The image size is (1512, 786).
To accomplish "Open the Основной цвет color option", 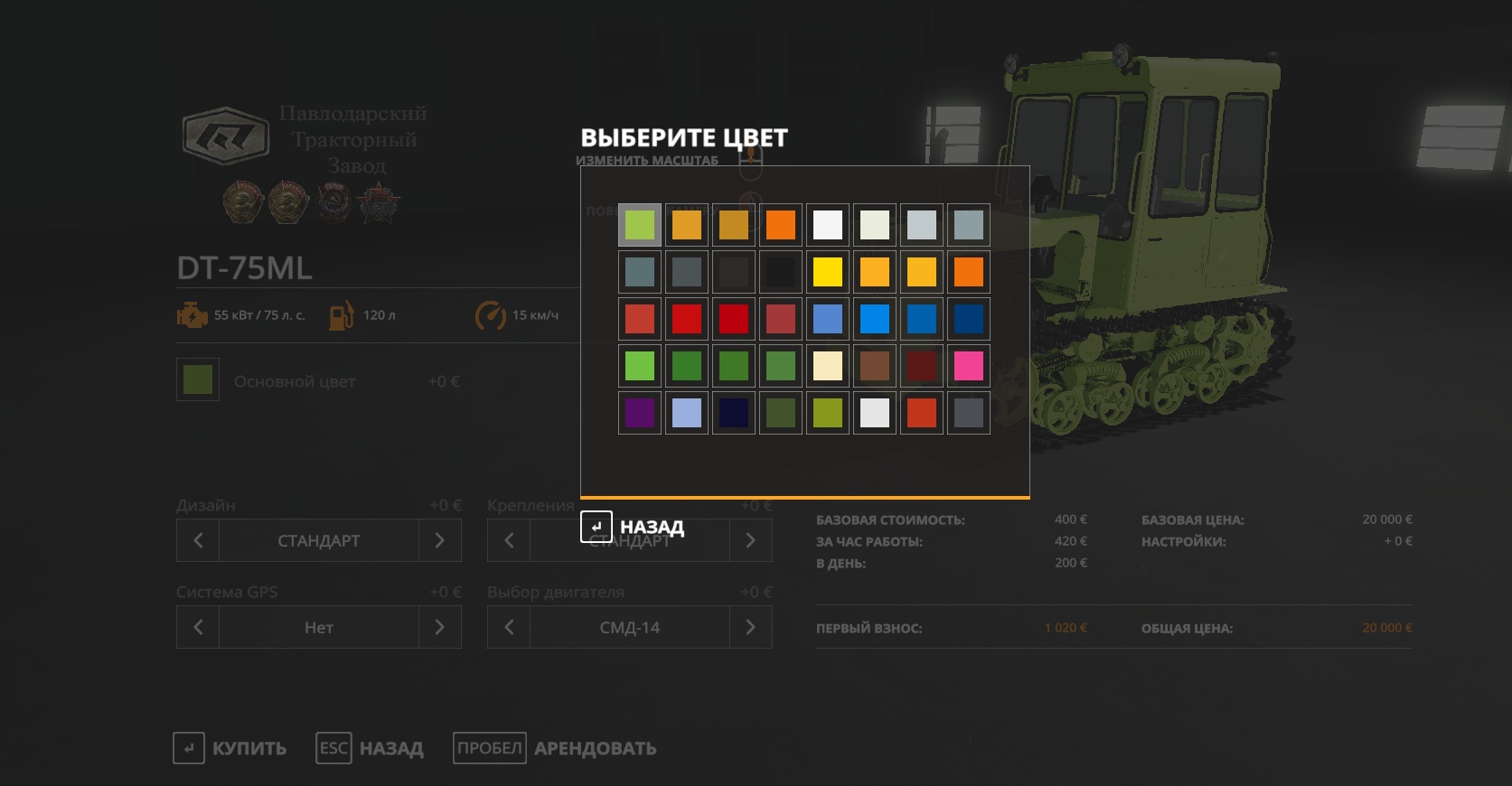I will pos(198,380).
